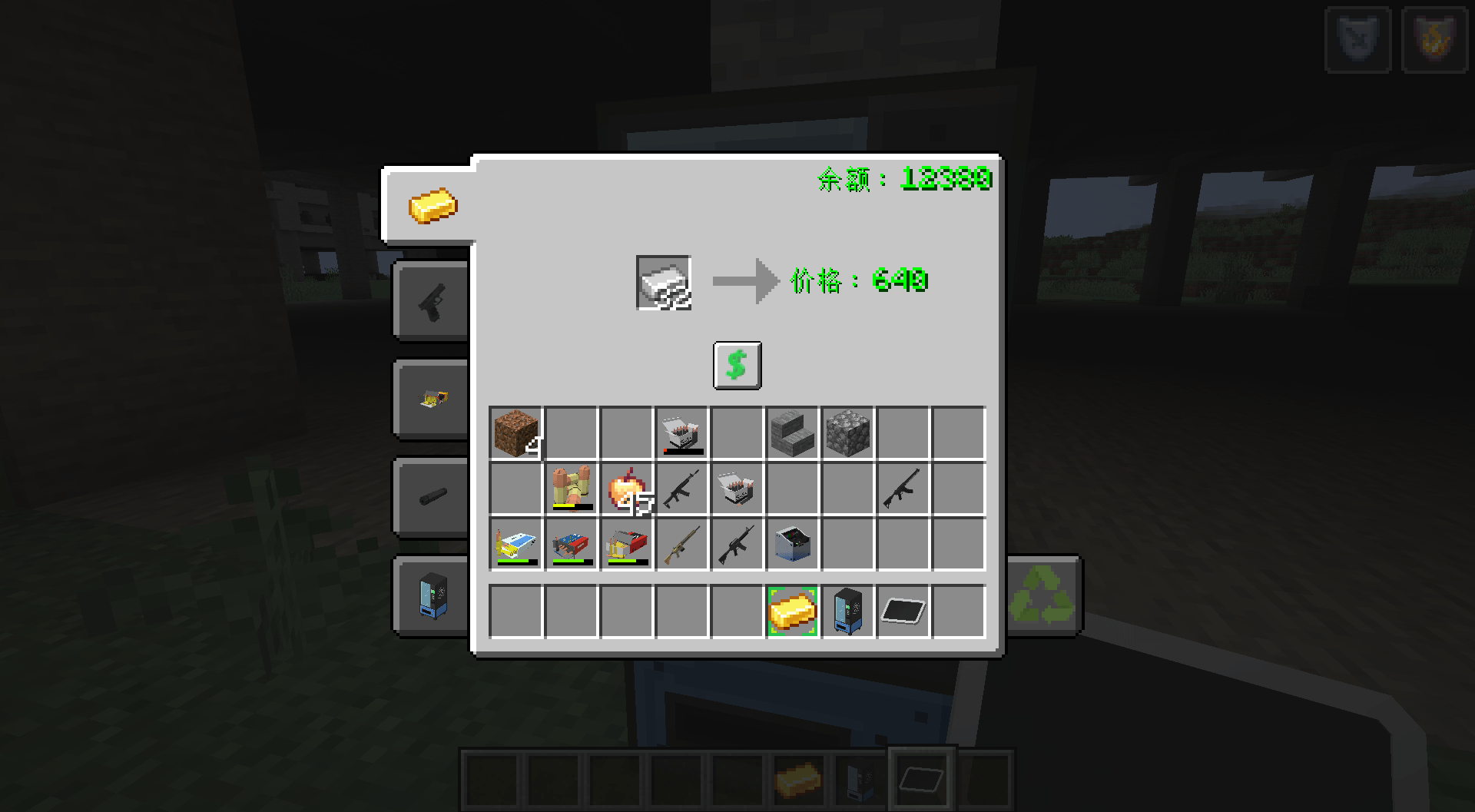Select the pistol category tab on left sidebar

tap(430, 300)
